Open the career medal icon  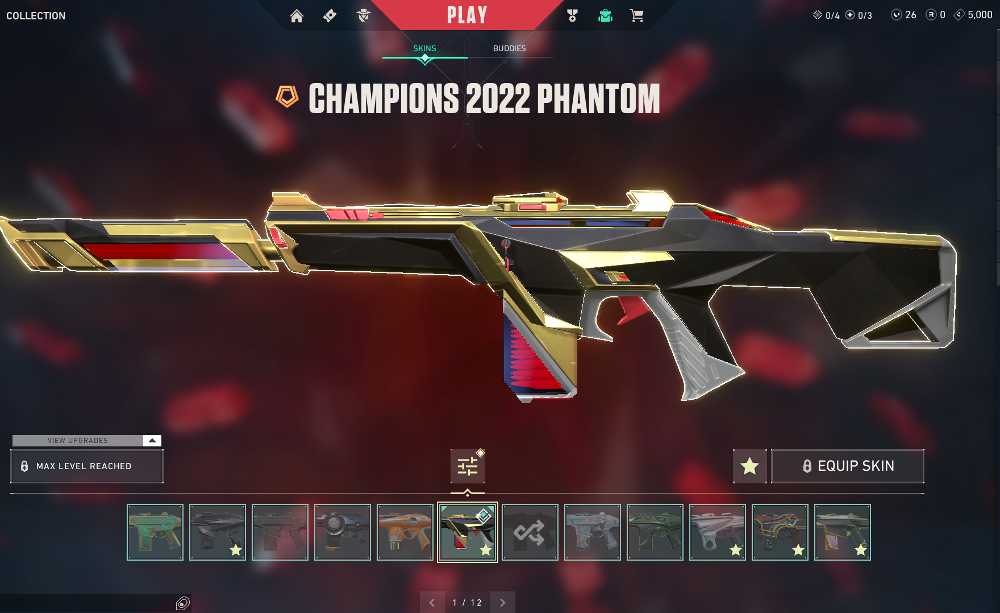pos(573,16)
